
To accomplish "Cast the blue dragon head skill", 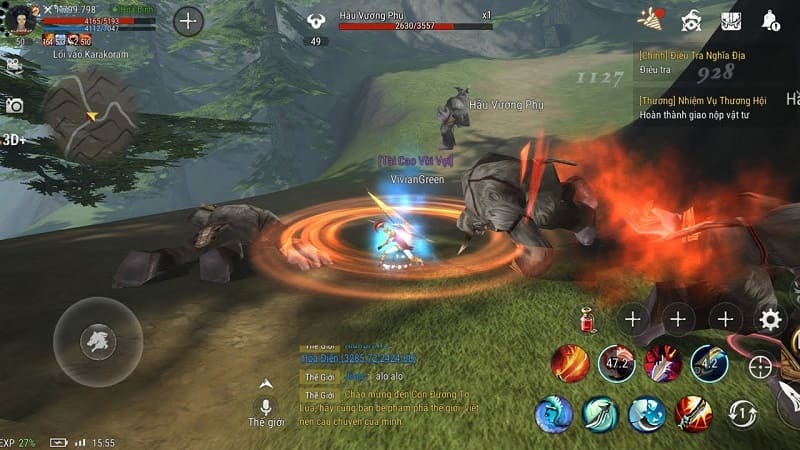I will point(553,413).
